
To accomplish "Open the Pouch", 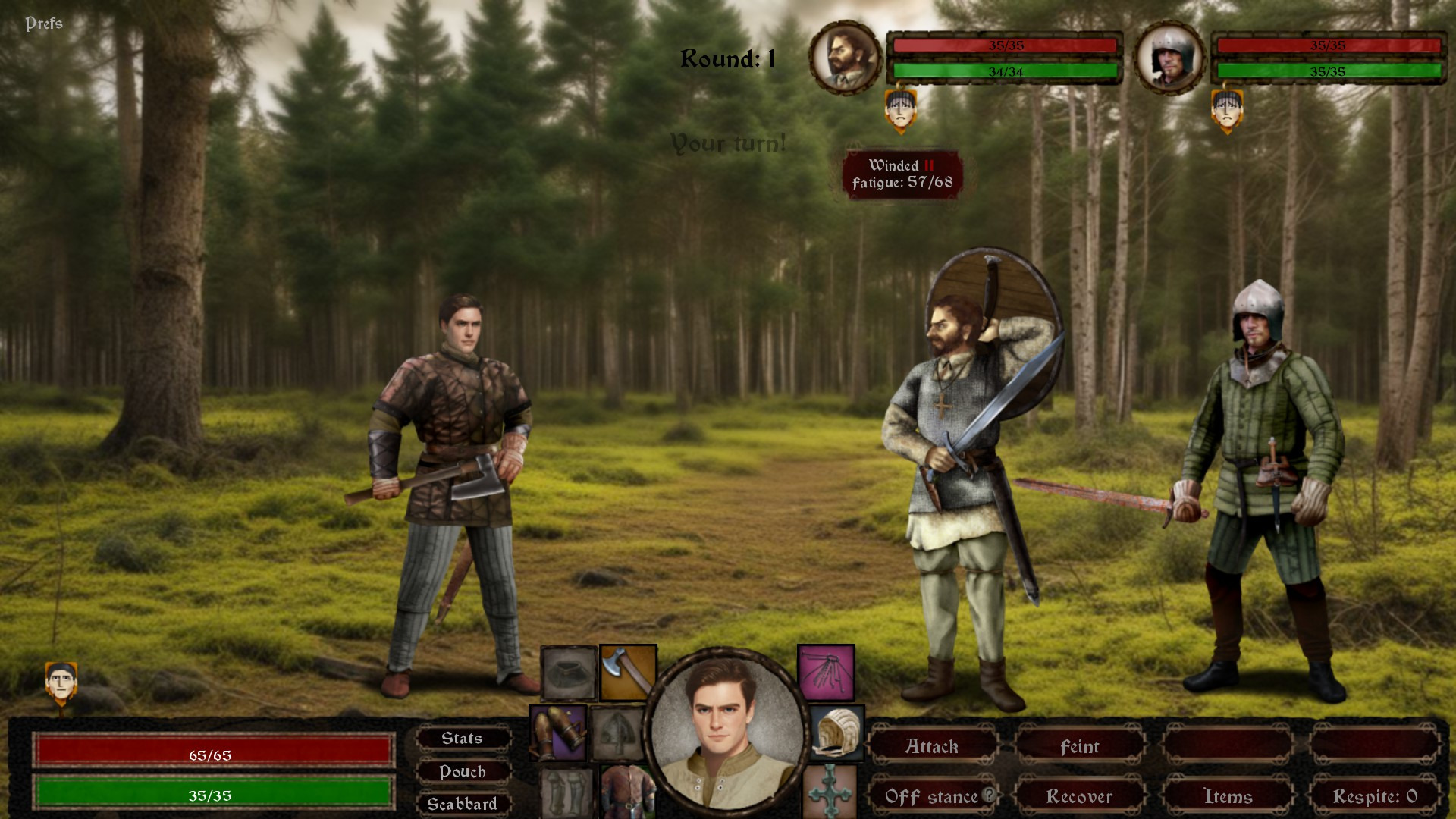I will click(462, 771).
